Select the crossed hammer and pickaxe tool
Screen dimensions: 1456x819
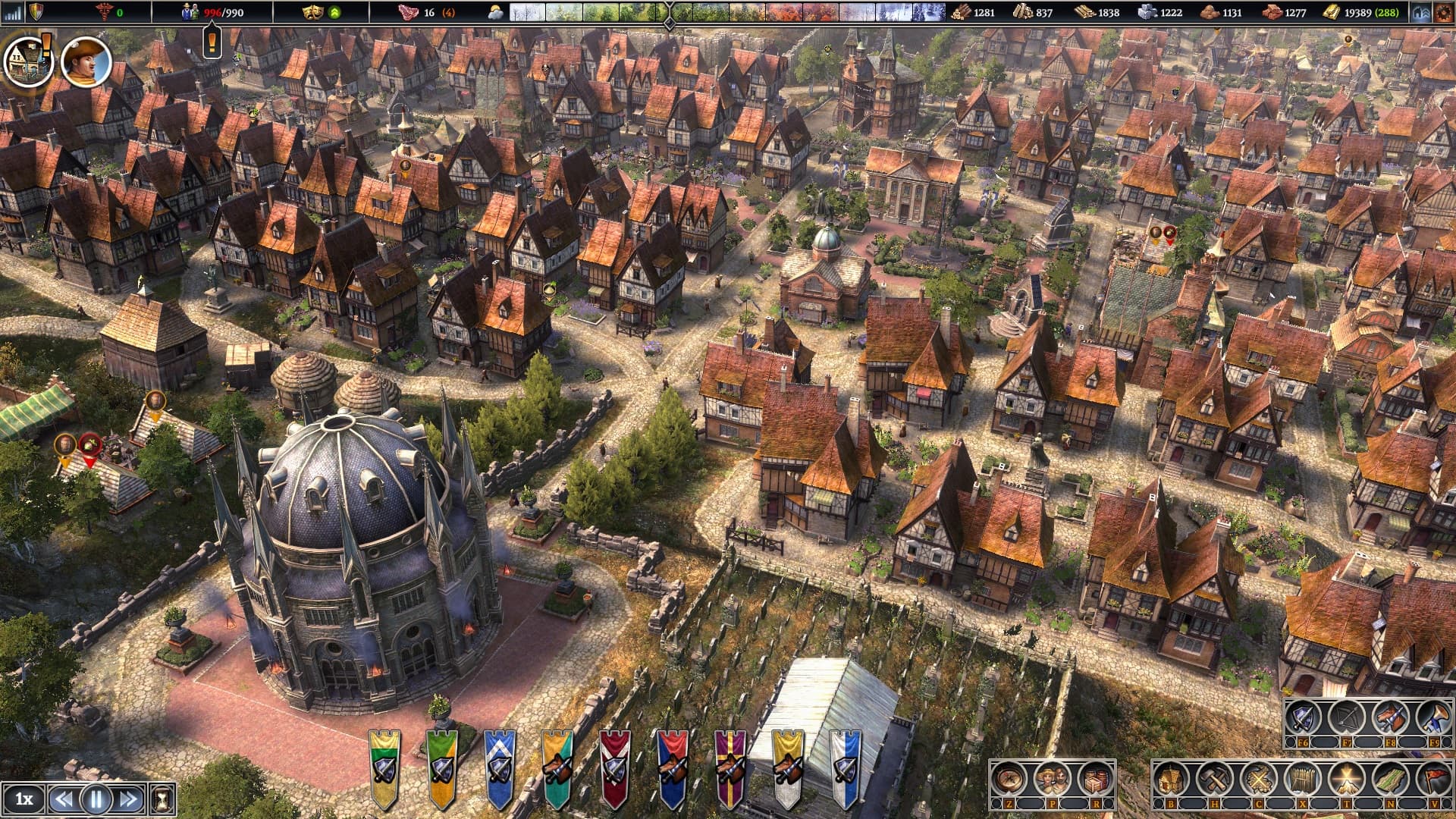click(x=1214, y=779)
